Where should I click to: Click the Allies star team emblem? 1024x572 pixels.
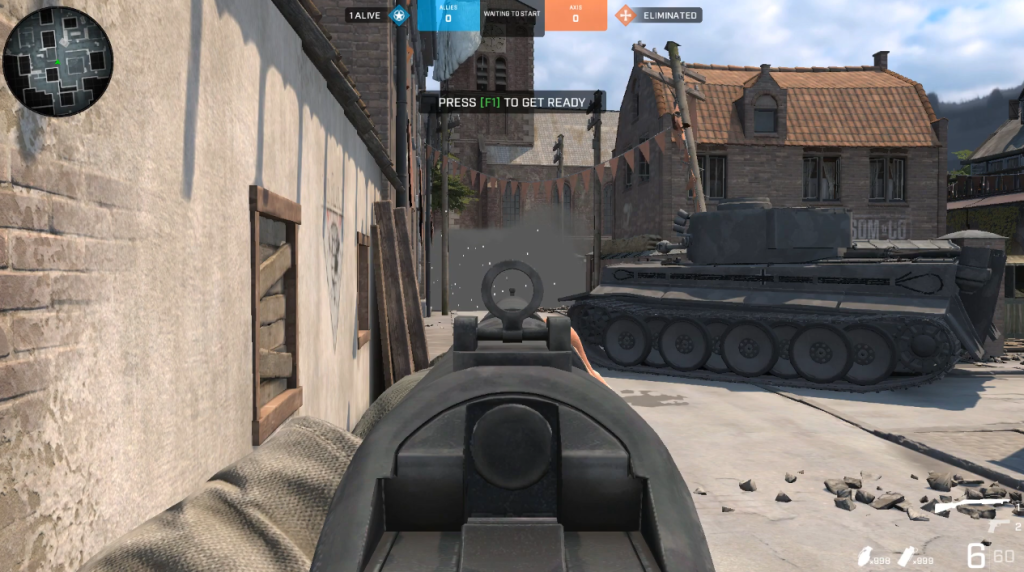tap(399, 15)
